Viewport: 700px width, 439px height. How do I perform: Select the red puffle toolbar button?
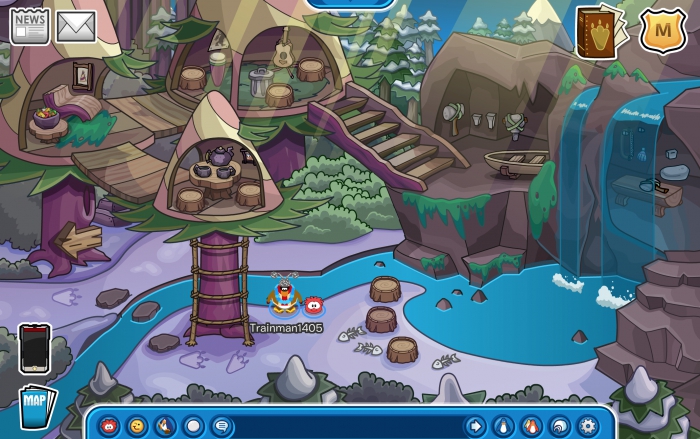[108, 426]
